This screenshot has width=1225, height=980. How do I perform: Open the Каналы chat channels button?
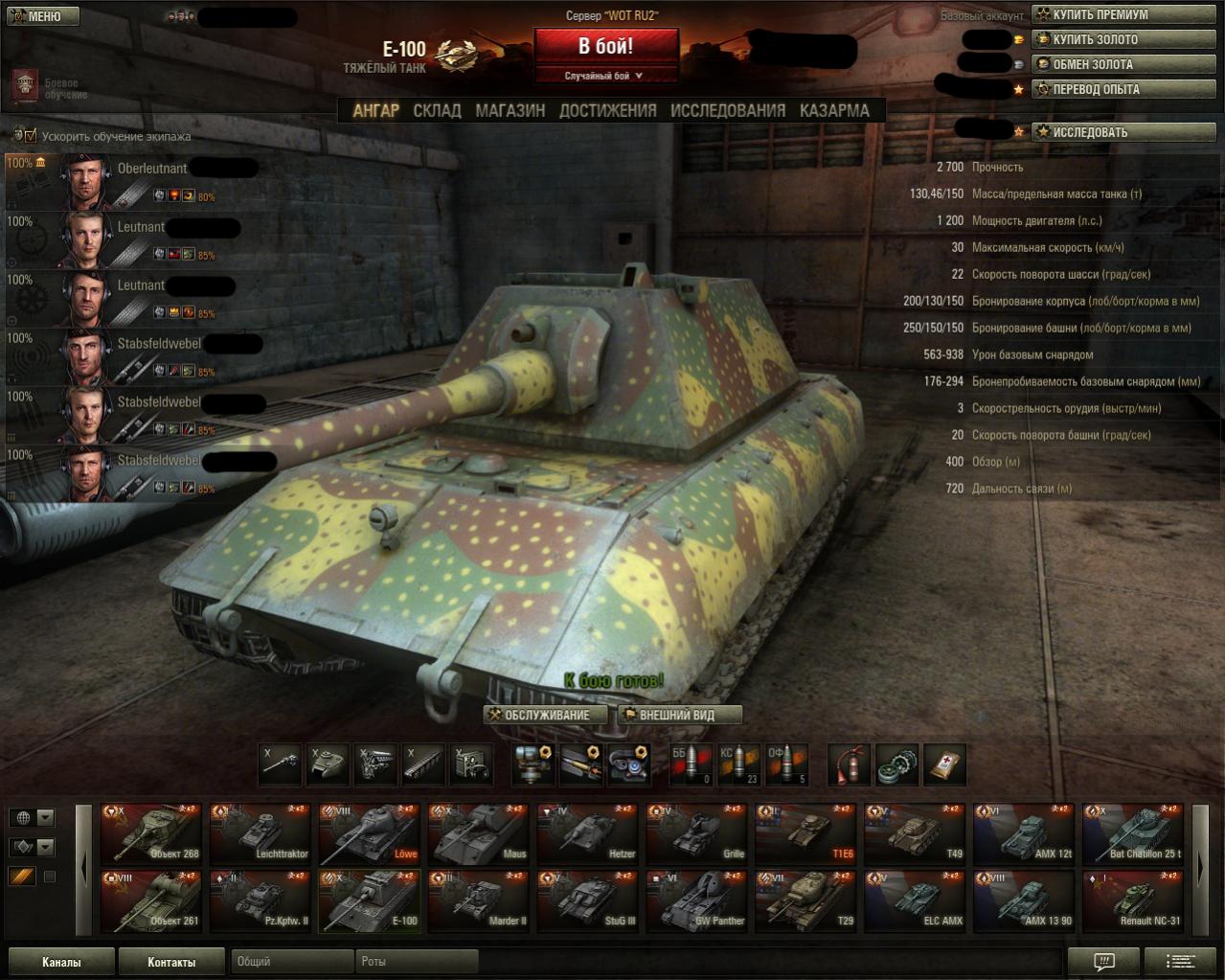point(61,962)
